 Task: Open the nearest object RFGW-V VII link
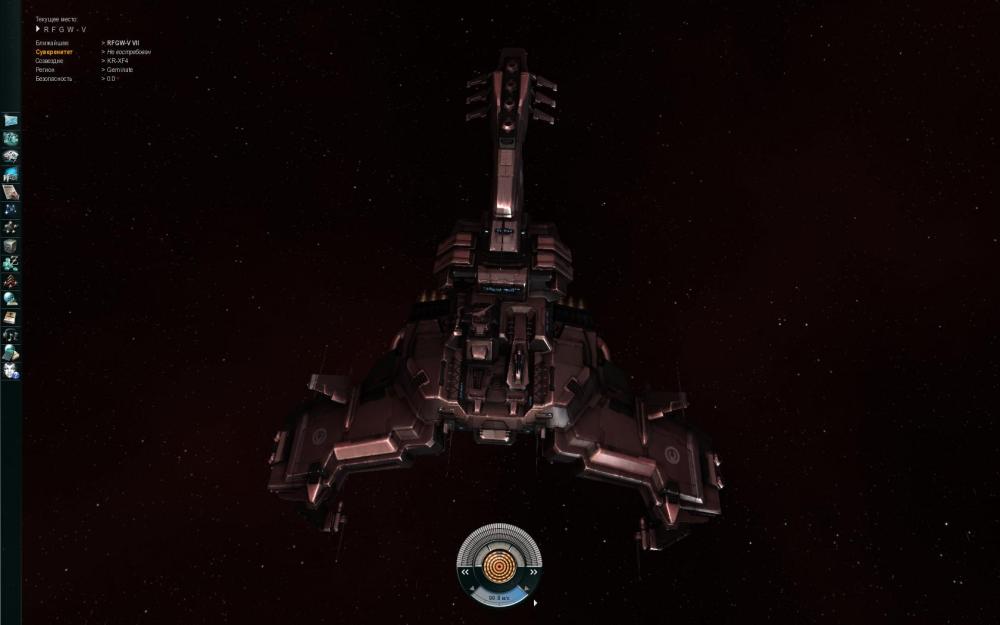click(x=123, y=43)
